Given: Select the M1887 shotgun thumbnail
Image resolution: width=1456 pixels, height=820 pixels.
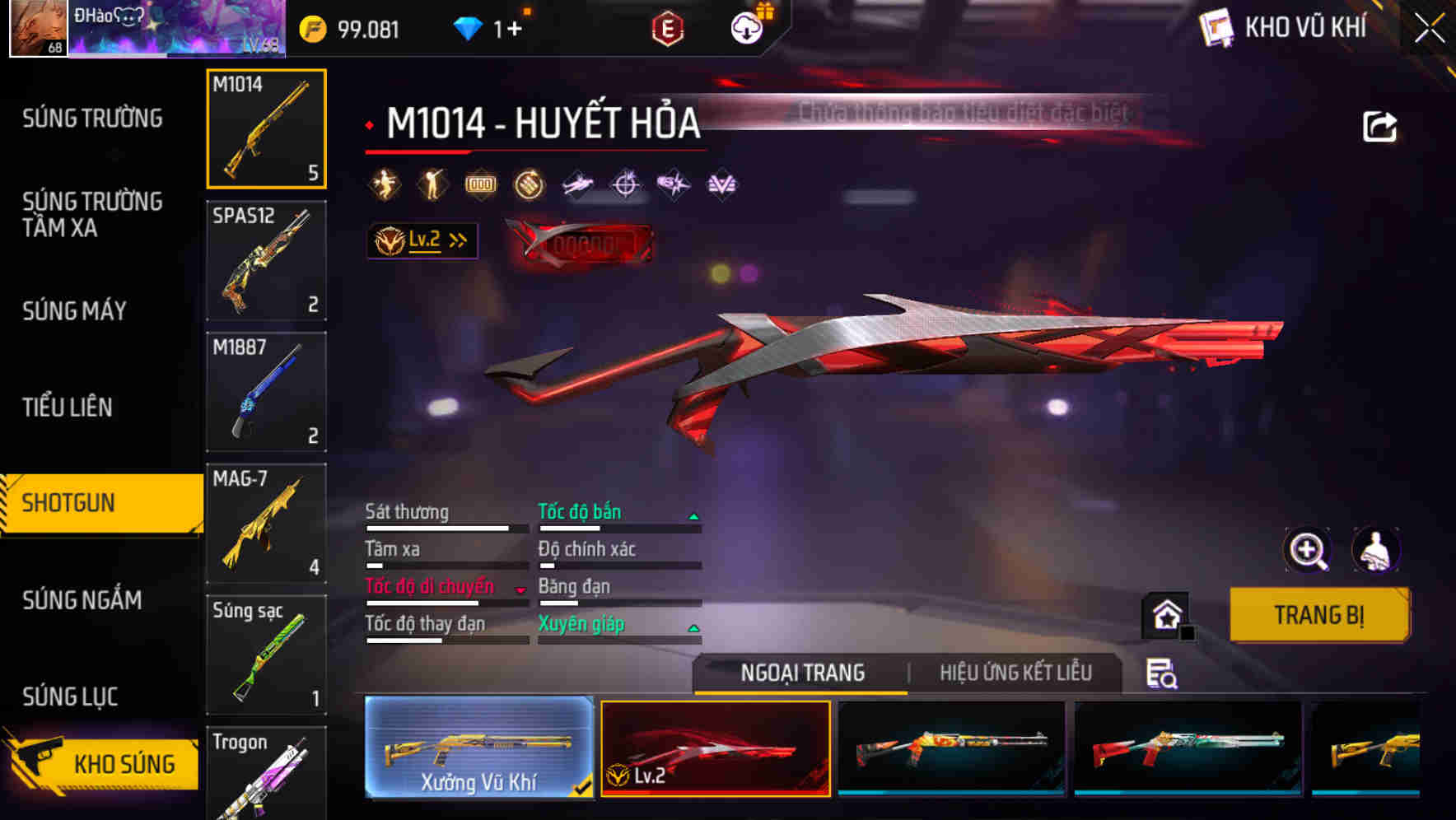Looking at the screenshot, I should click(265, 391).
